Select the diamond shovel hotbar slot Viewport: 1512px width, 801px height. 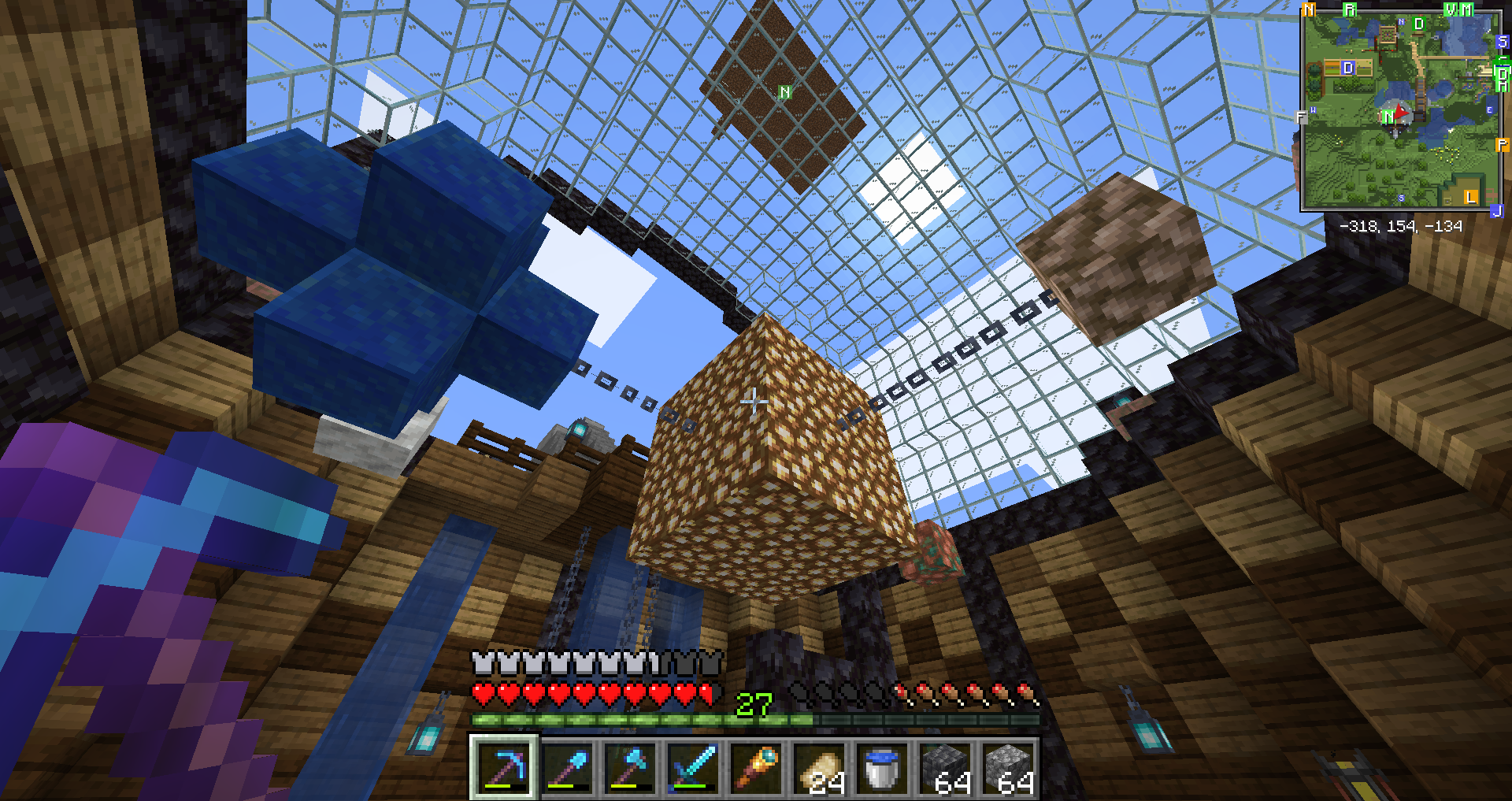[568, 767]
